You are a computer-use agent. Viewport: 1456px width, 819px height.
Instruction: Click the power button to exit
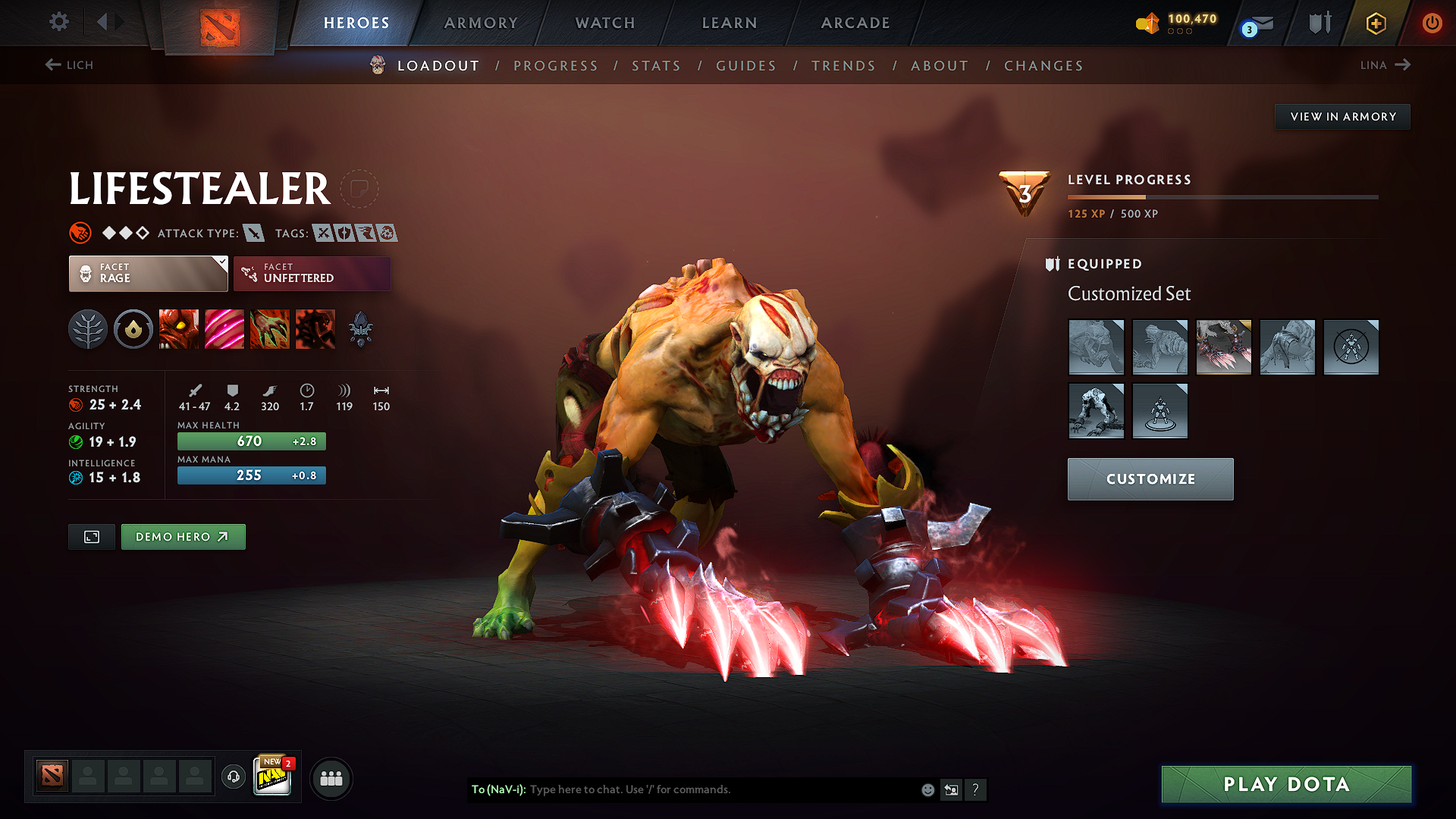1434,23
